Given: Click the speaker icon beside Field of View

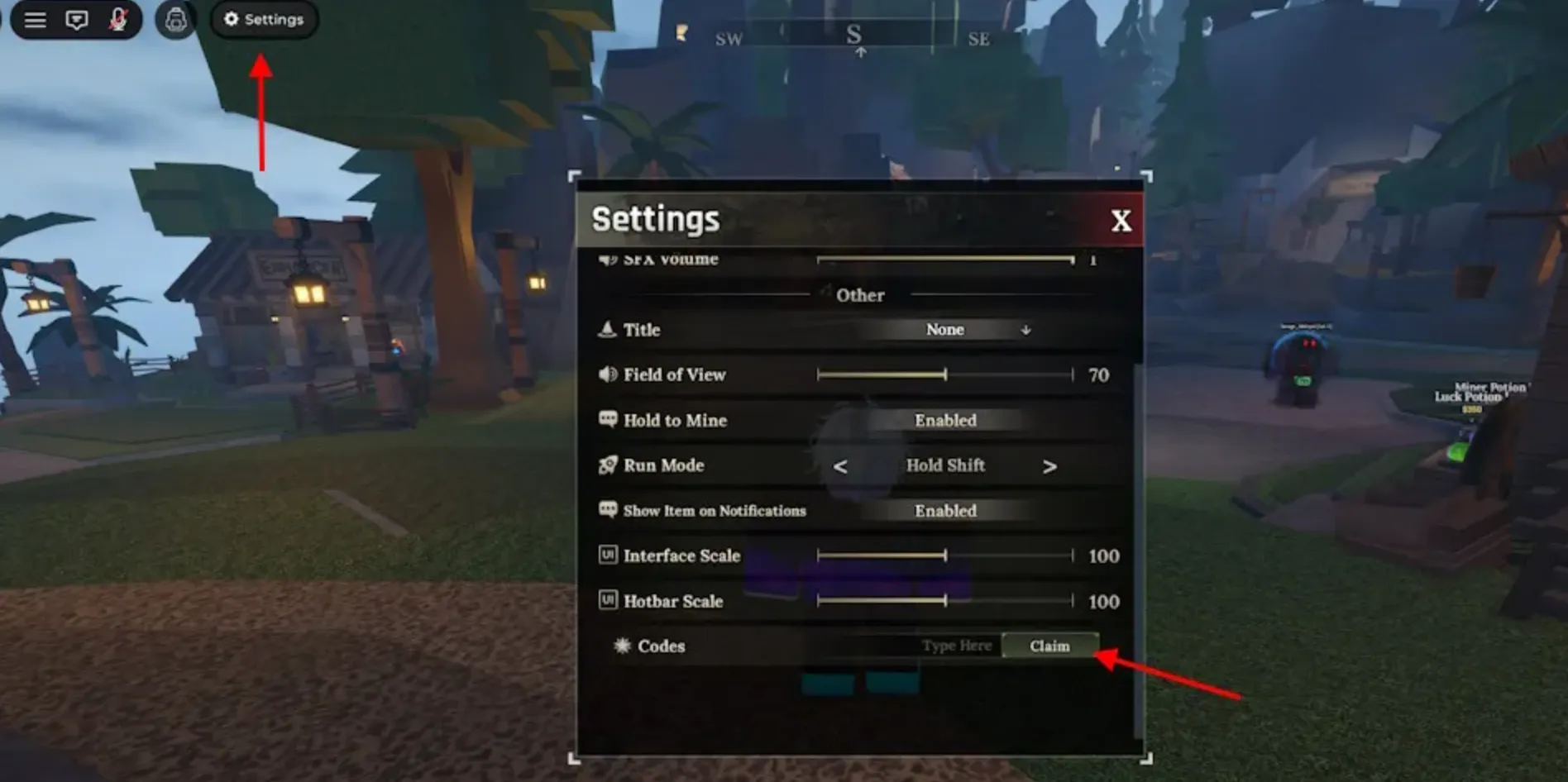Looking at the screenshot, I should (609, 374).
